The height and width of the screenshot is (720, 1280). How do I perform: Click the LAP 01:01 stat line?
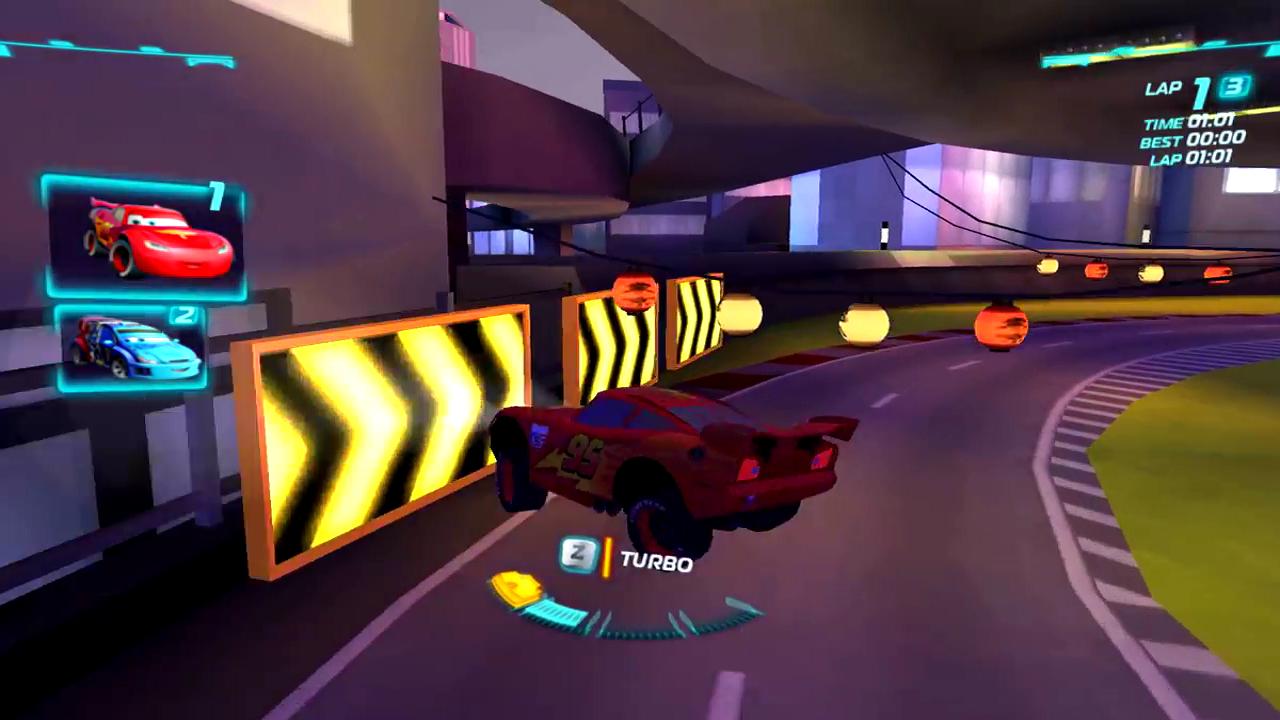click(x=1193, y=158)
